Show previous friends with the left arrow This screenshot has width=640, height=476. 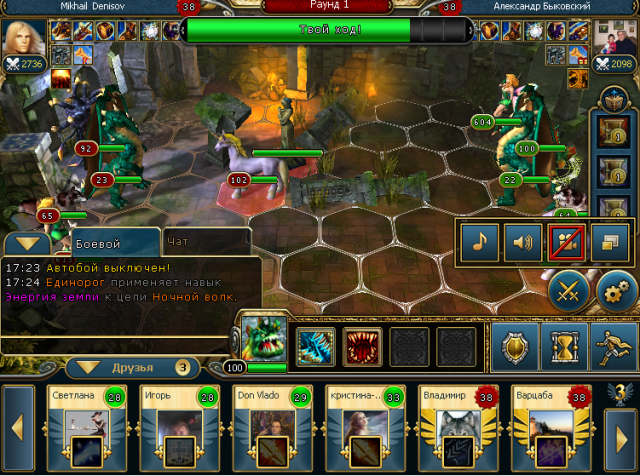point(17,428)
